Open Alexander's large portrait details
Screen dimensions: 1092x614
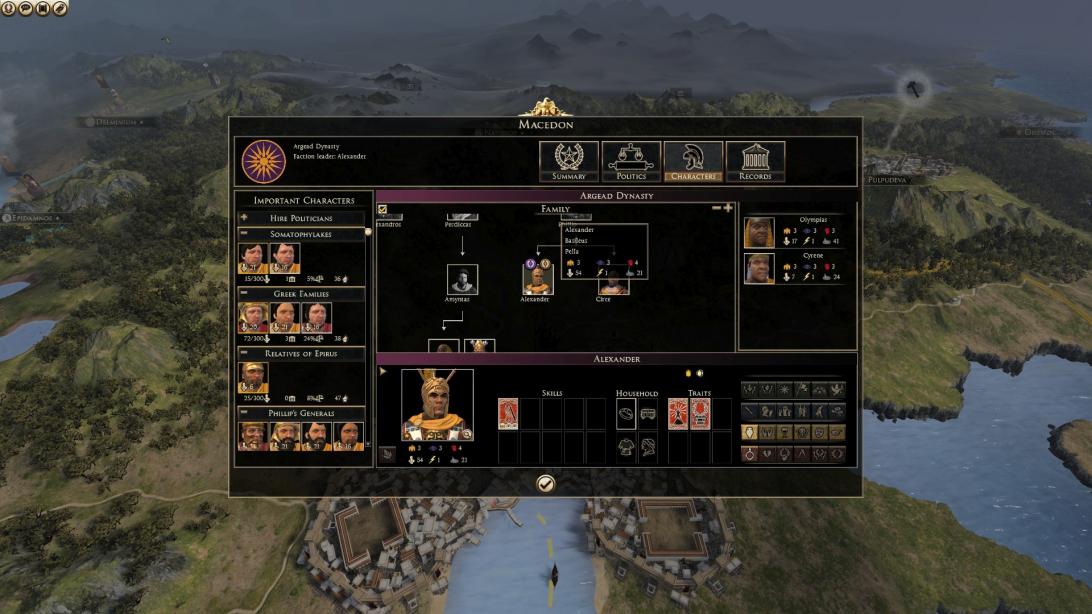coord(437,404)
